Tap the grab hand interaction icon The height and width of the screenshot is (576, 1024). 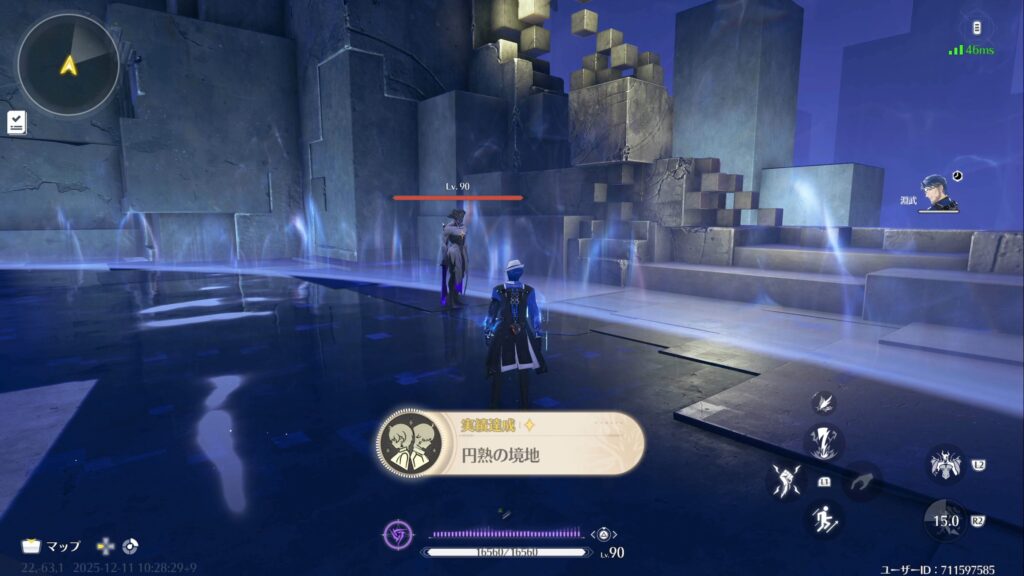click(x=860, y=482)
